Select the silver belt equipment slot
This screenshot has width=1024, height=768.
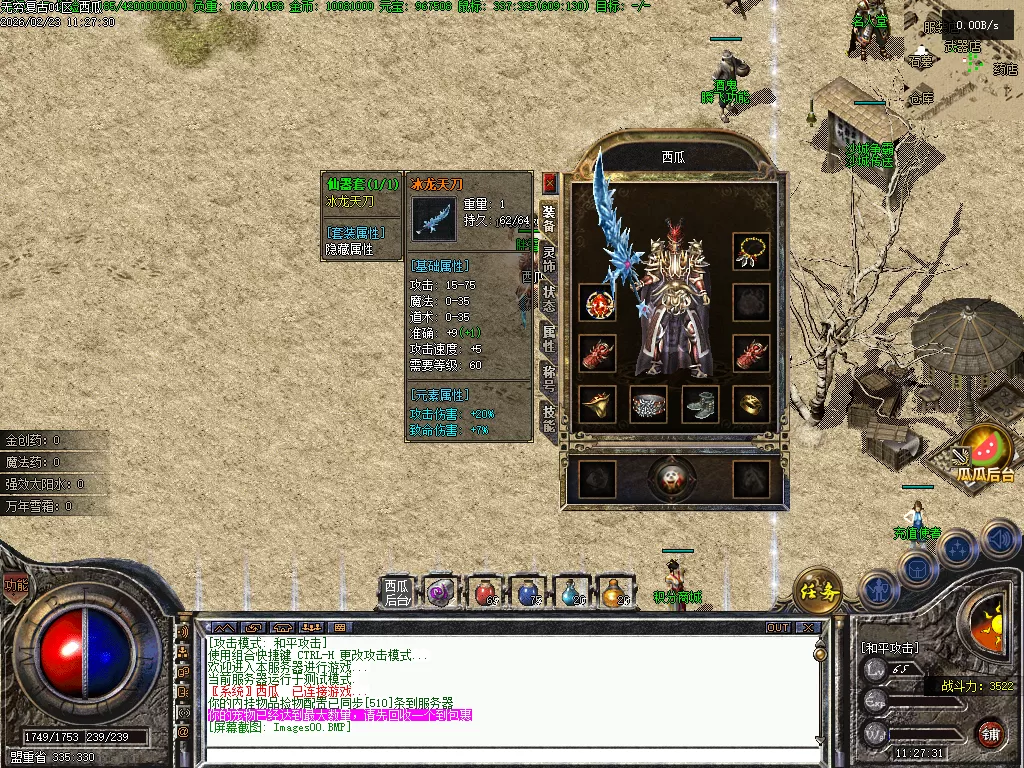point(648,404)
